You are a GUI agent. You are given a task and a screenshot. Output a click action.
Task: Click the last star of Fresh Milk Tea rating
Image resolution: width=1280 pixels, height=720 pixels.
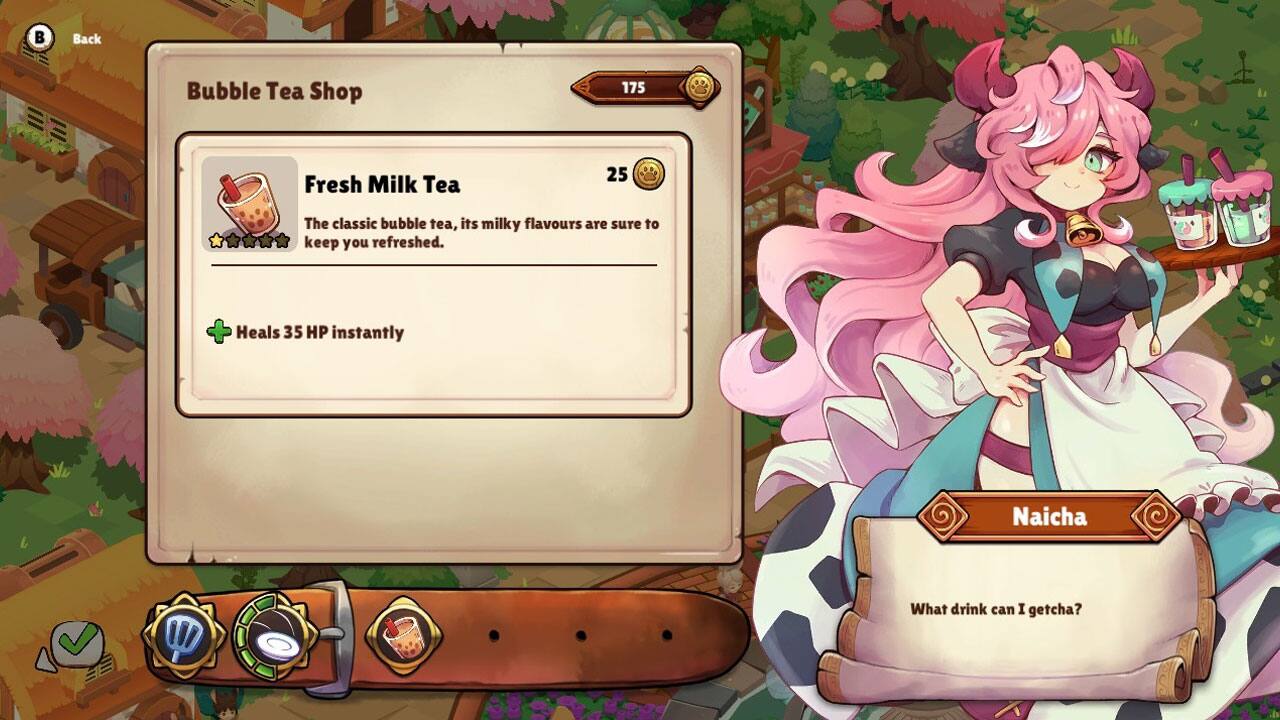pos(283,238)
